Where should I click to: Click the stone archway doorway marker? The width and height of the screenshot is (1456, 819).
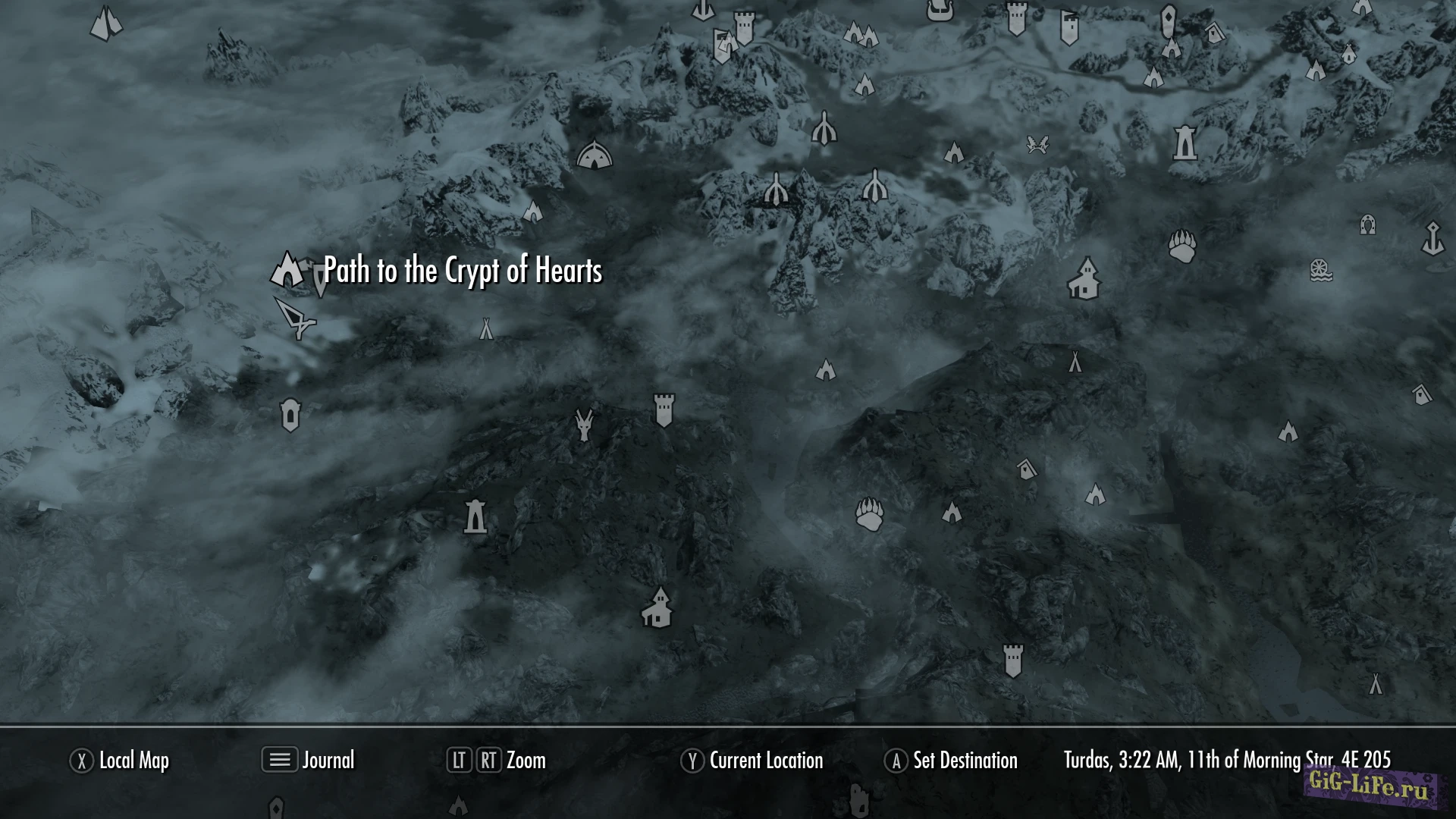1367,224
